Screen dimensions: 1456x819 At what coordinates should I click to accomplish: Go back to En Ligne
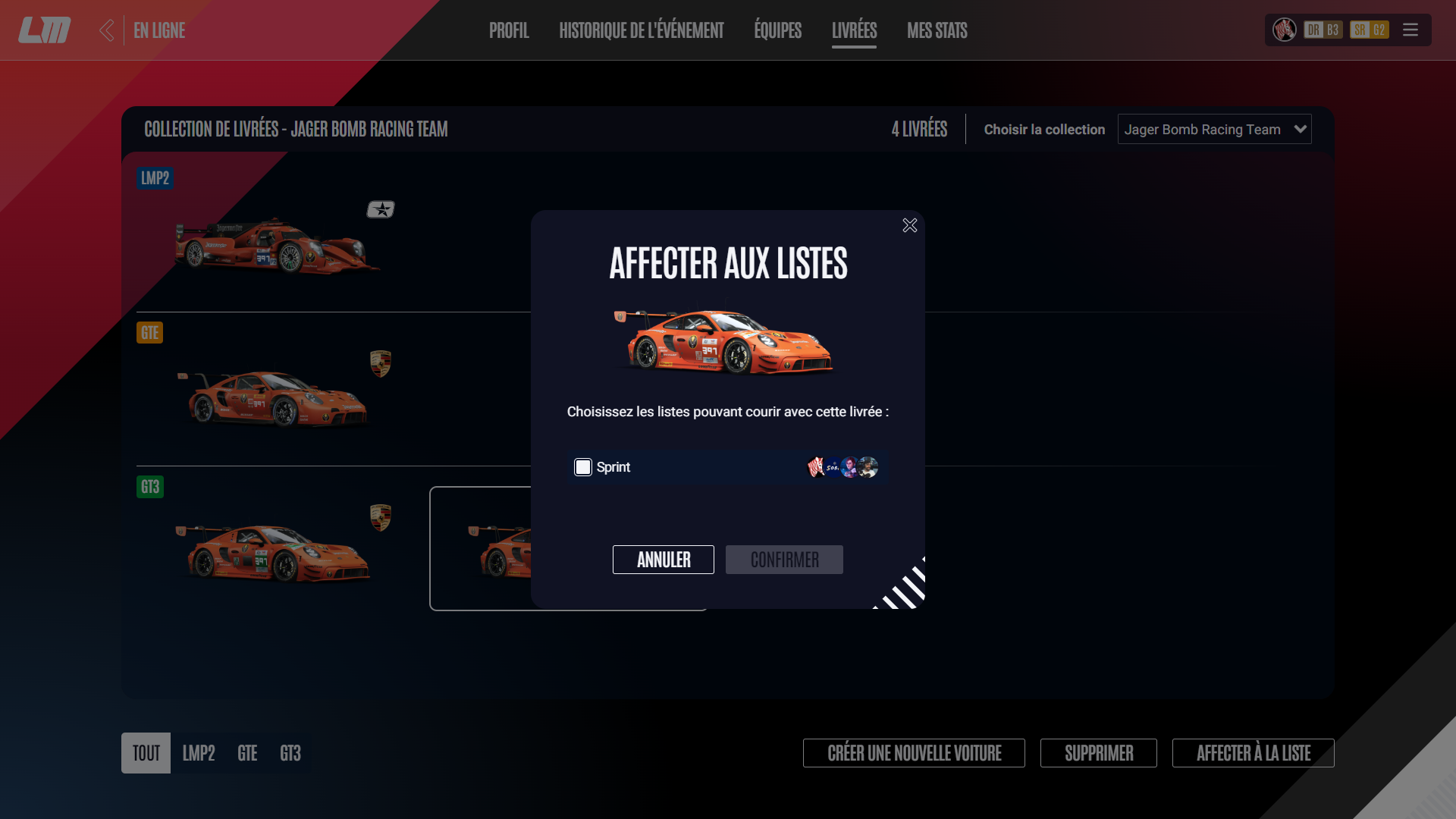[x=144, y=30]
